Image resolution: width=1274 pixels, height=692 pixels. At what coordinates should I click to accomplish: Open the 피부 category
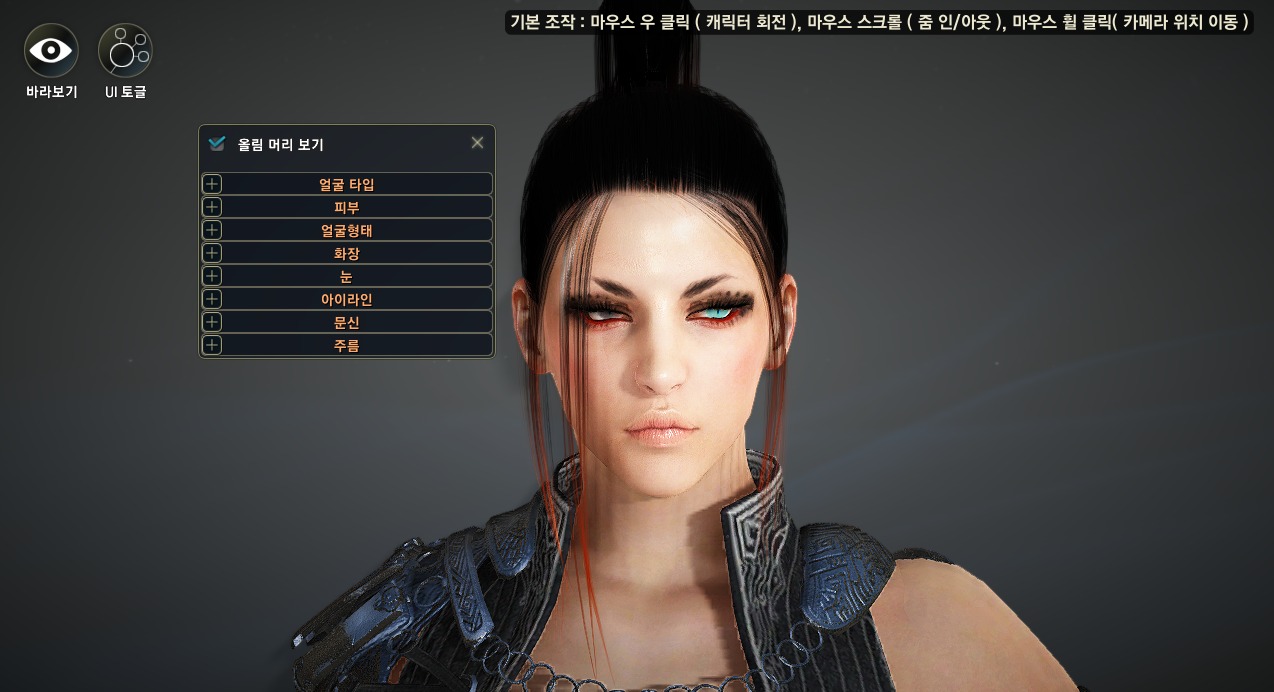(346, 207)
